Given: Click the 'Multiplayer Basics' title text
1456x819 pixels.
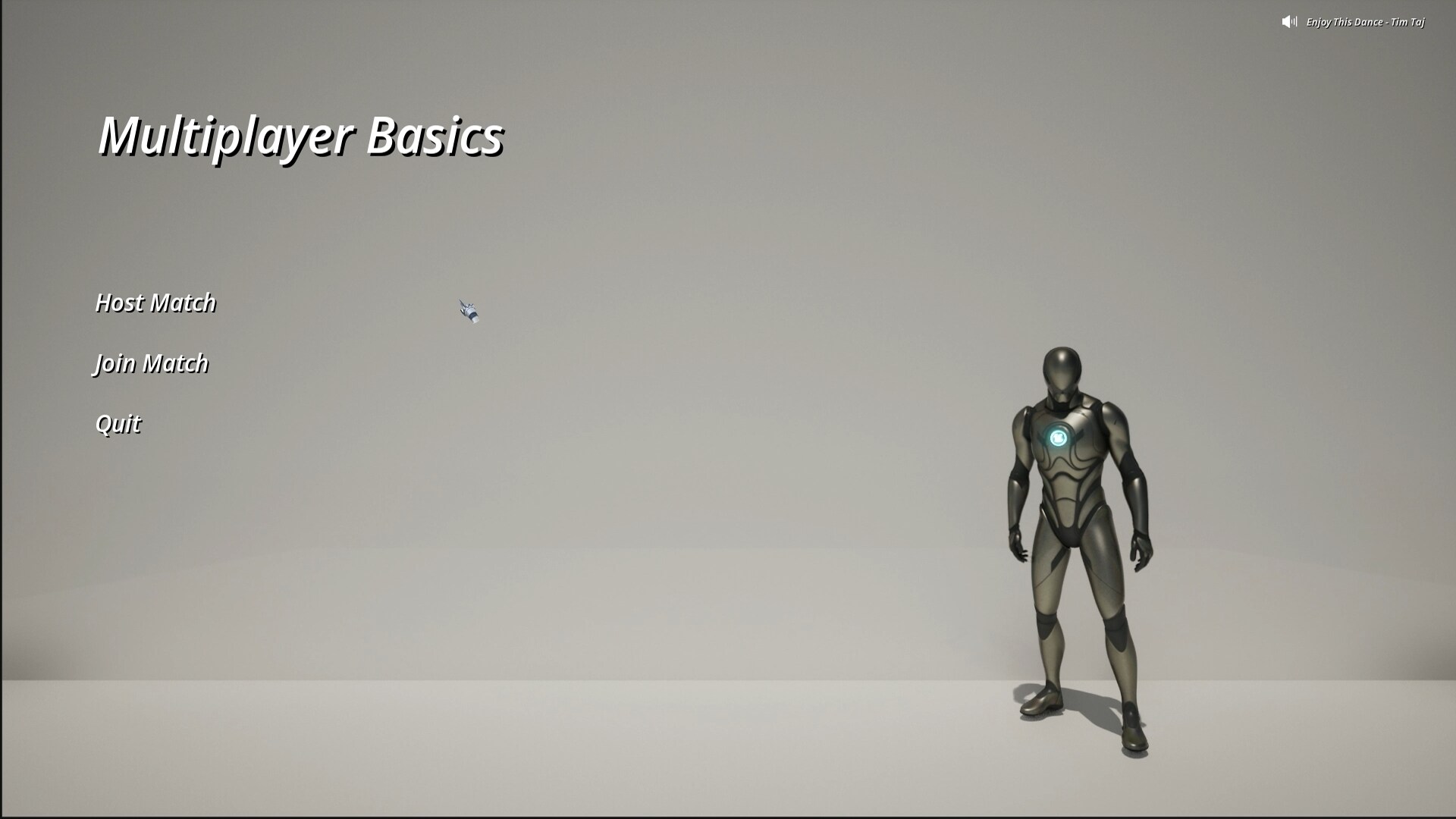Looking at the screenshot, I should [x=301, y=137].
